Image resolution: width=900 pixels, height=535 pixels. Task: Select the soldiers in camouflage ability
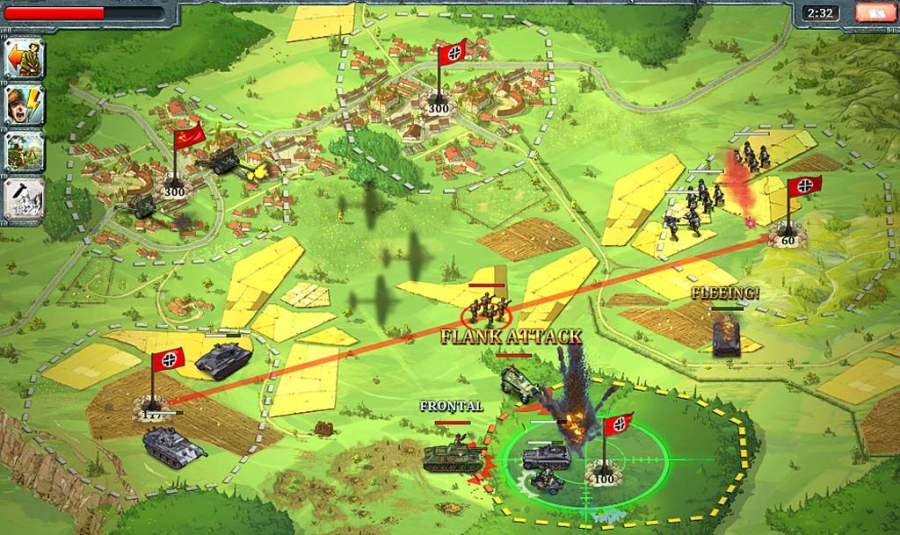point(24,151)
